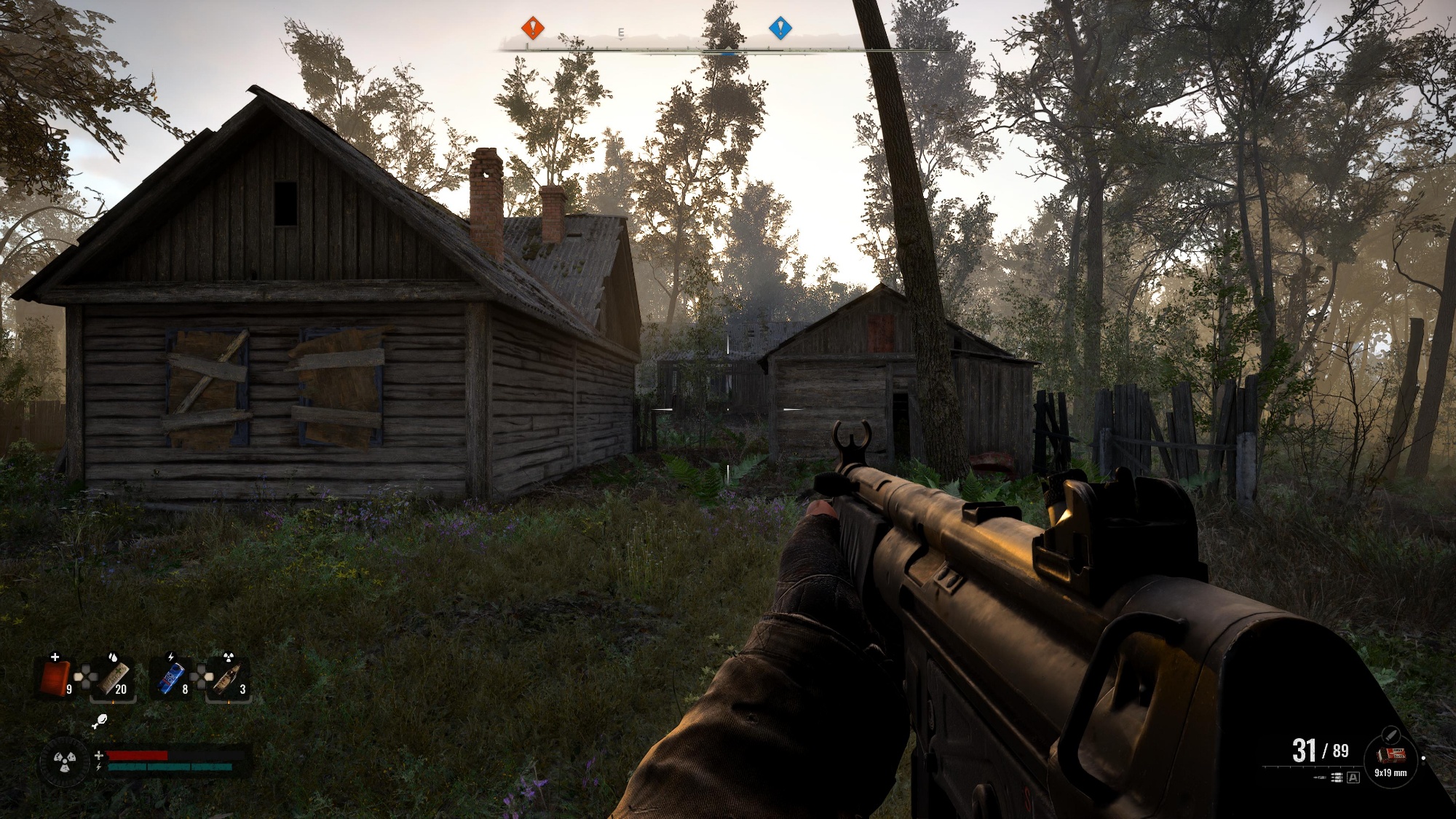Select the bandage quick slot
Image resolution: width=1456 pixels, height=819 pixels.
coord(114,678)
